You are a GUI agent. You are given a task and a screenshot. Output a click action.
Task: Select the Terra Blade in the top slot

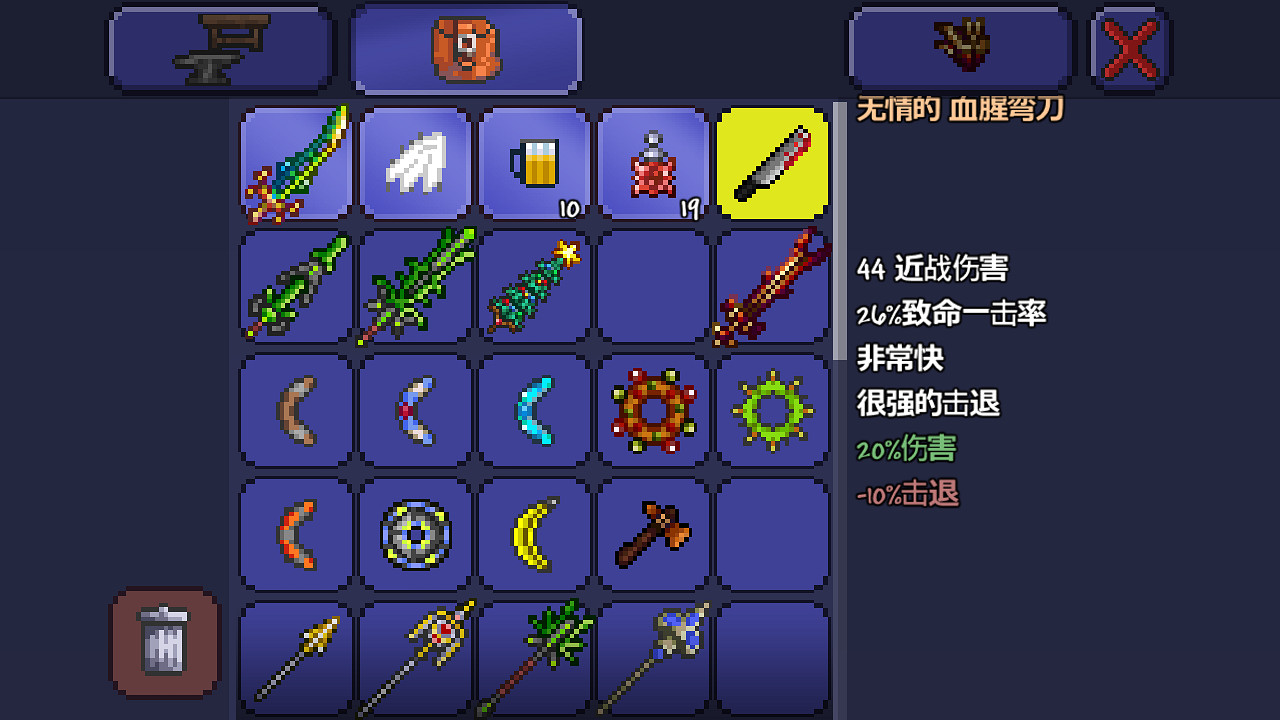point(295,163)
